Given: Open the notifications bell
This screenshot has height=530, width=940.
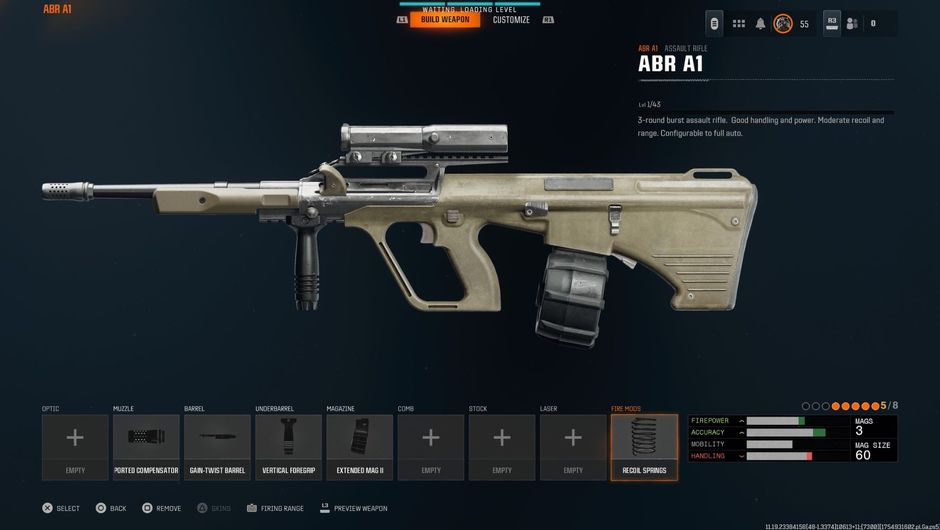Looking at the screenshot, I should coord(761,23).
